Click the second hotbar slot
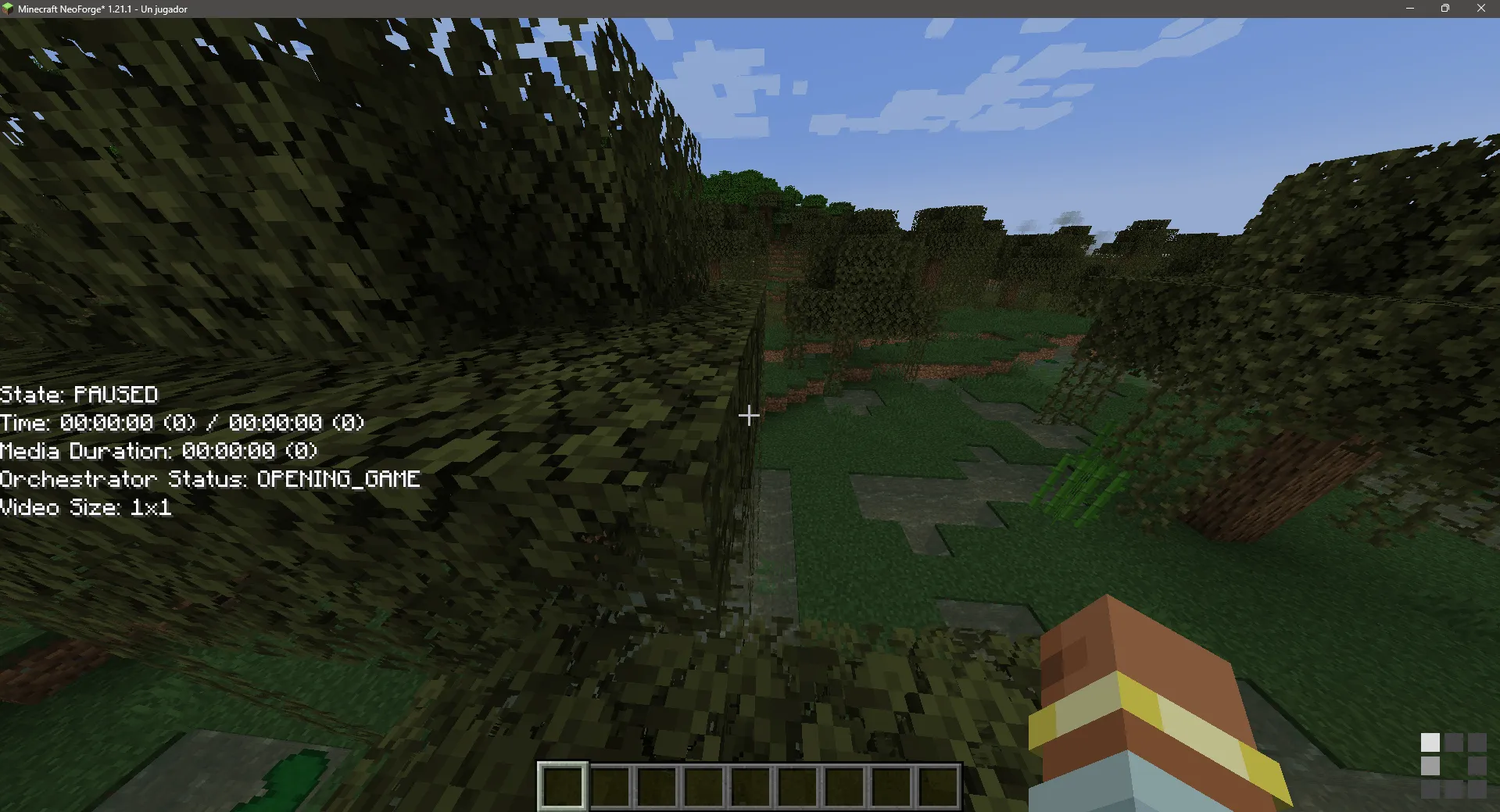Image resolution: width=1500 pixels, height=812 pixels. [610, 785]
